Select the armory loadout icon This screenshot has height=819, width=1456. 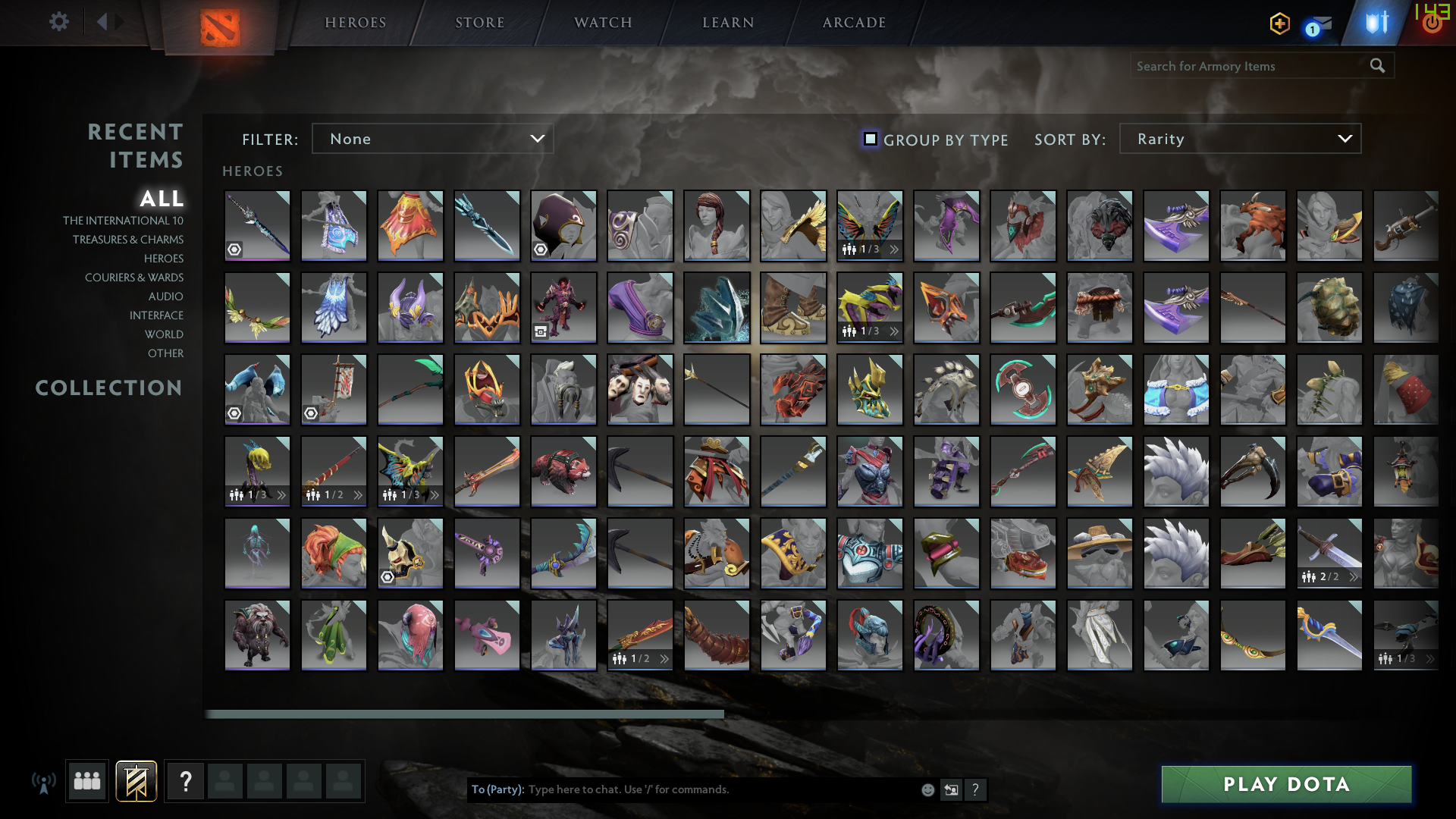coord(136,781)
